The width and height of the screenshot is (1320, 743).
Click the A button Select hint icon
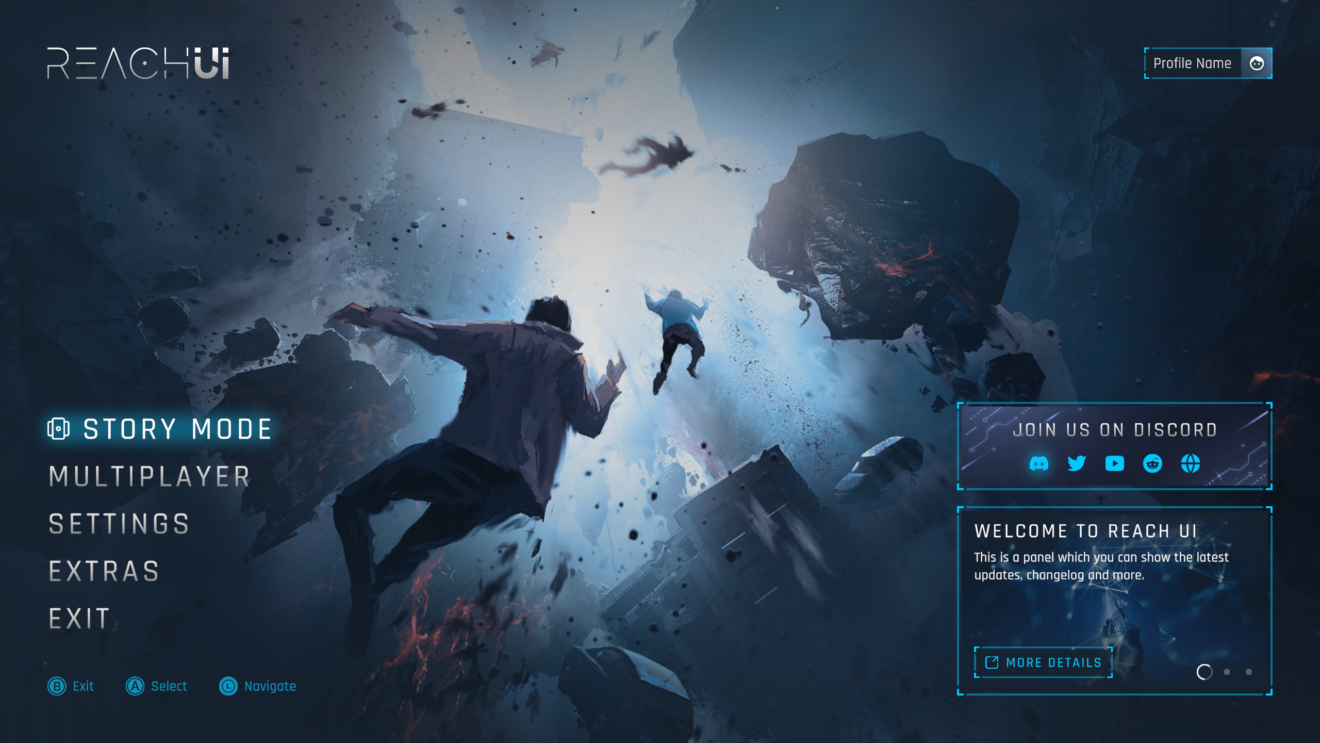click(135, 686)
